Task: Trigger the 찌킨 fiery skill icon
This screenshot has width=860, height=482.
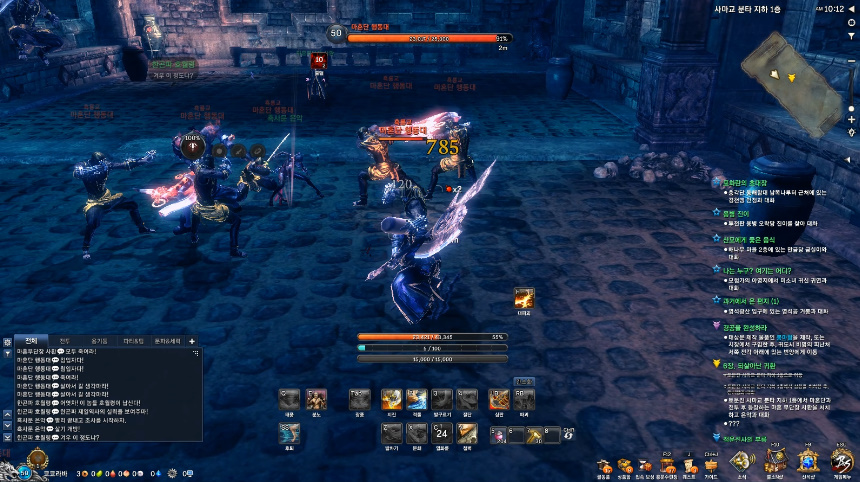Action: tap(392, 399)
